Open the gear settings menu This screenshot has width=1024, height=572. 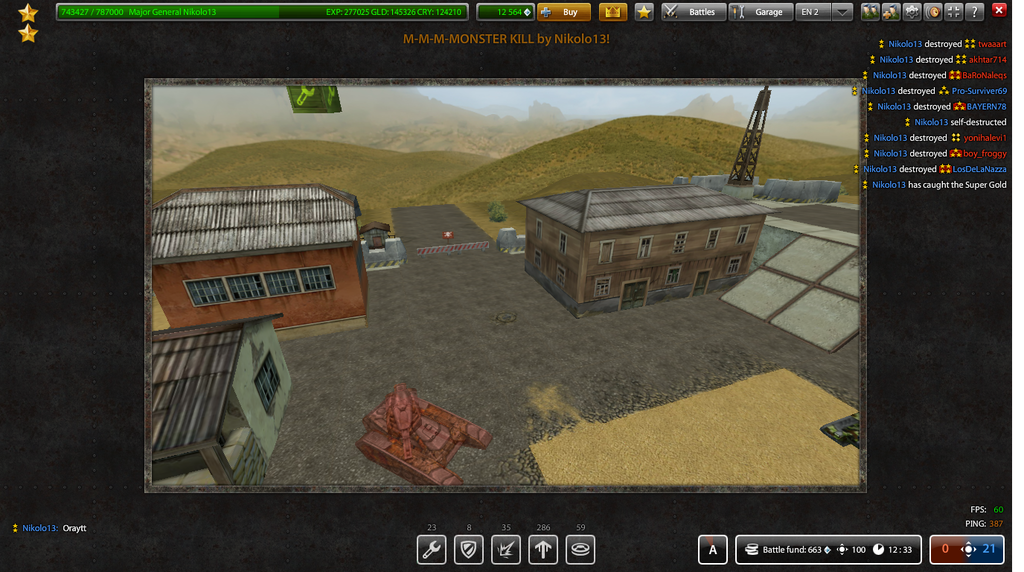click(x=912, y=12)
